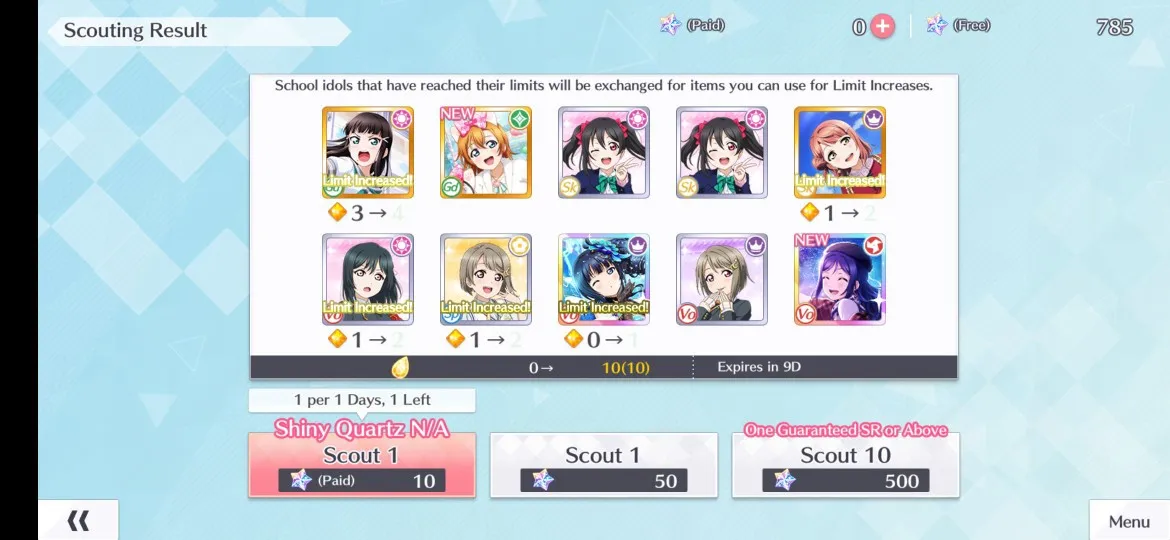Open the Menu button
Image resolution: width=1170 pixels, height=540 pixels.
coord(1129,521)
